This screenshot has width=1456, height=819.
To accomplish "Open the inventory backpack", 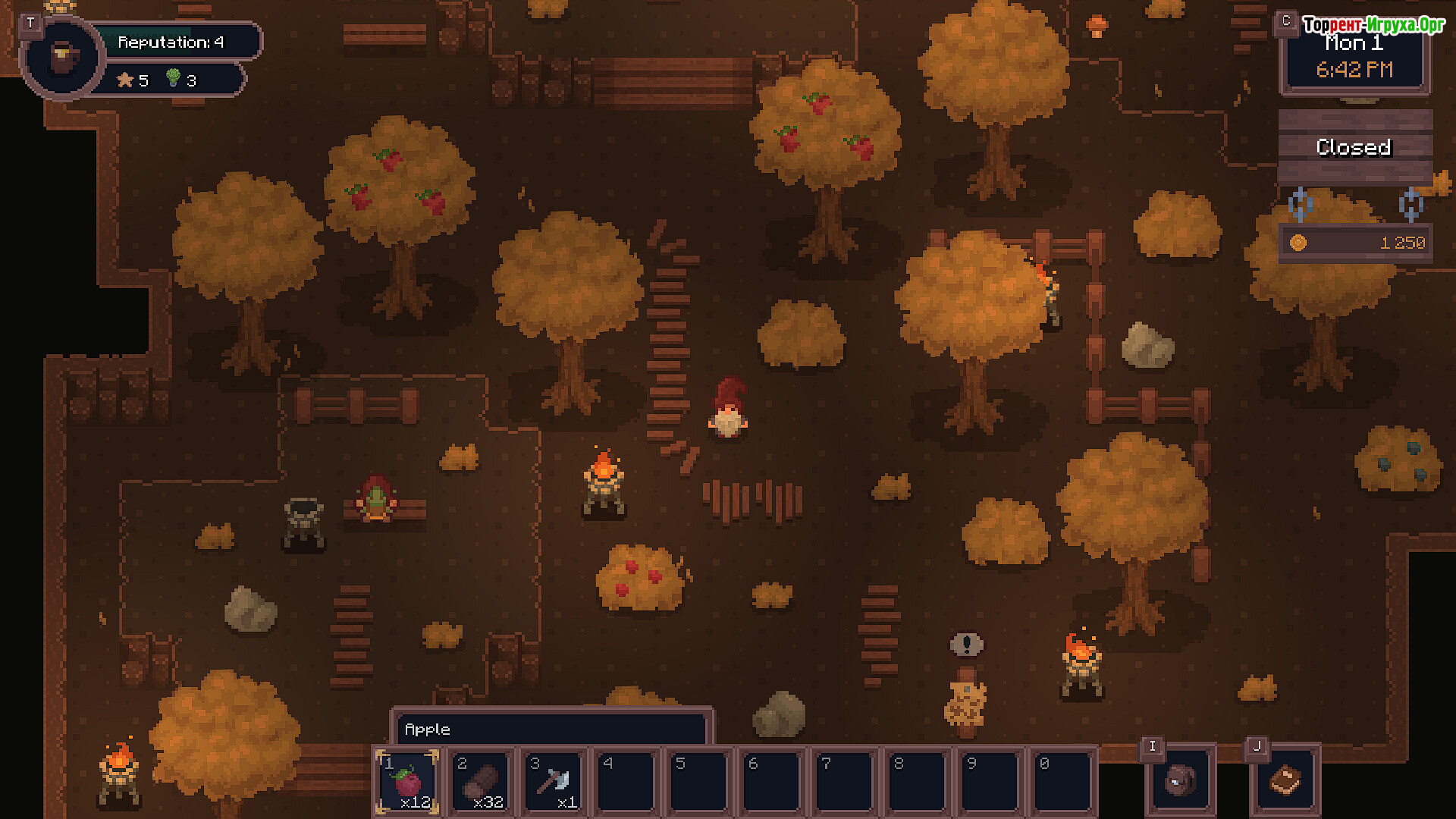I will click(x=1180, y=781).
